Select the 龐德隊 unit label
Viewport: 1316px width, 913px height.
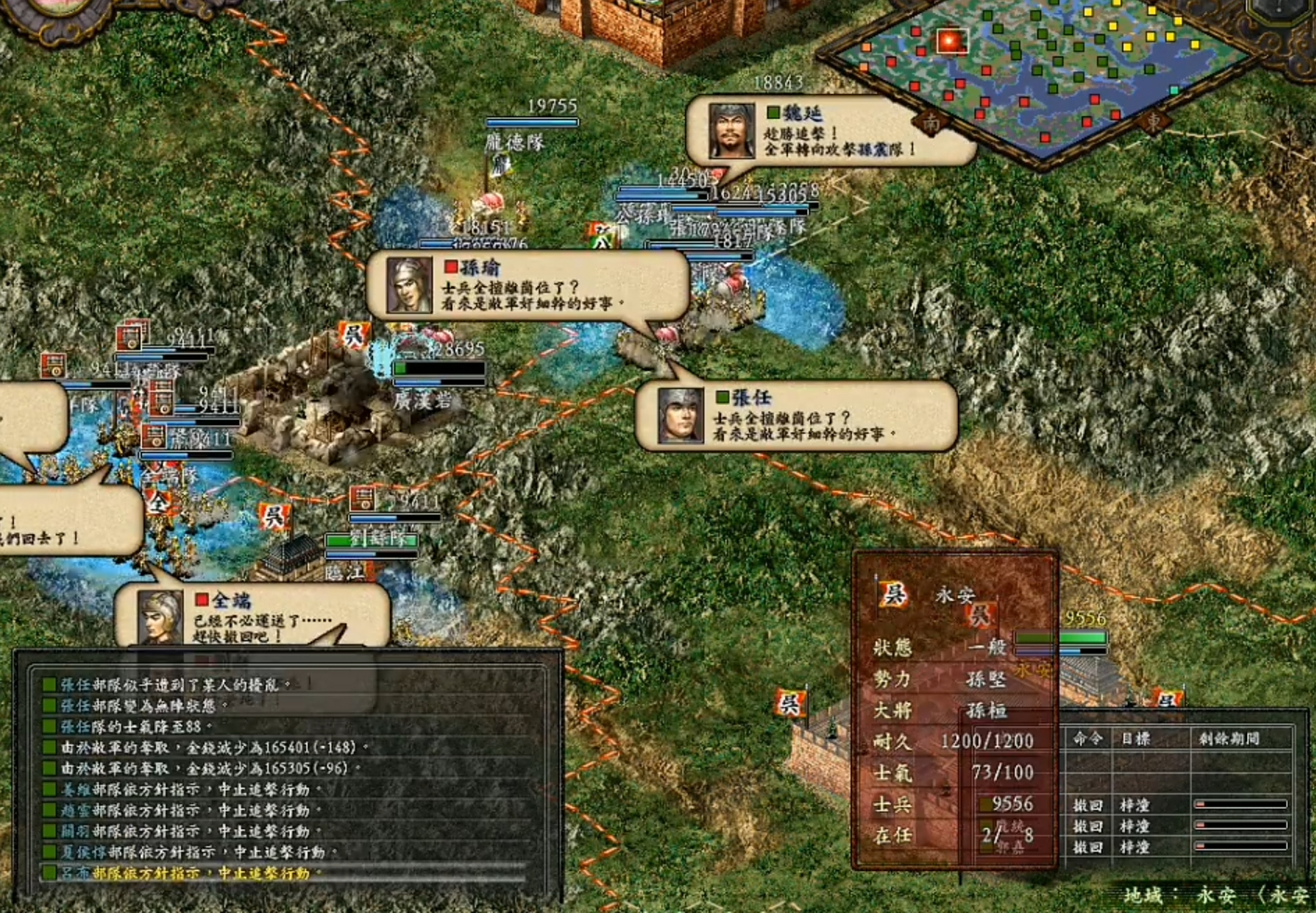coord(514,143)
